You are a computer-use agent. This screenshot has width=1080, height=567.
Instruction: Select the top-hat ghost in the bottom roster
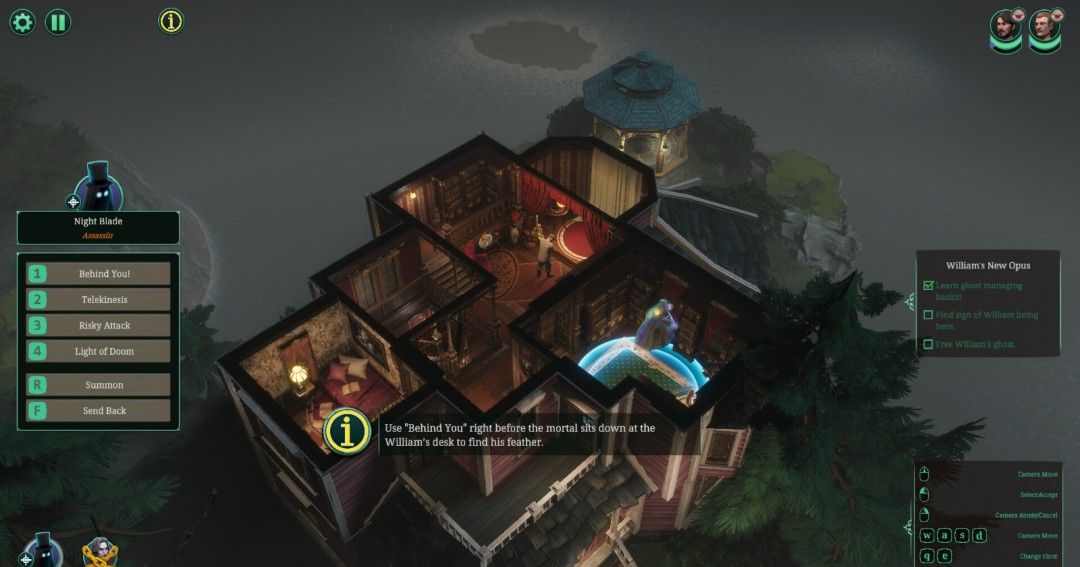pyautogui.click(x=43, y=550)
